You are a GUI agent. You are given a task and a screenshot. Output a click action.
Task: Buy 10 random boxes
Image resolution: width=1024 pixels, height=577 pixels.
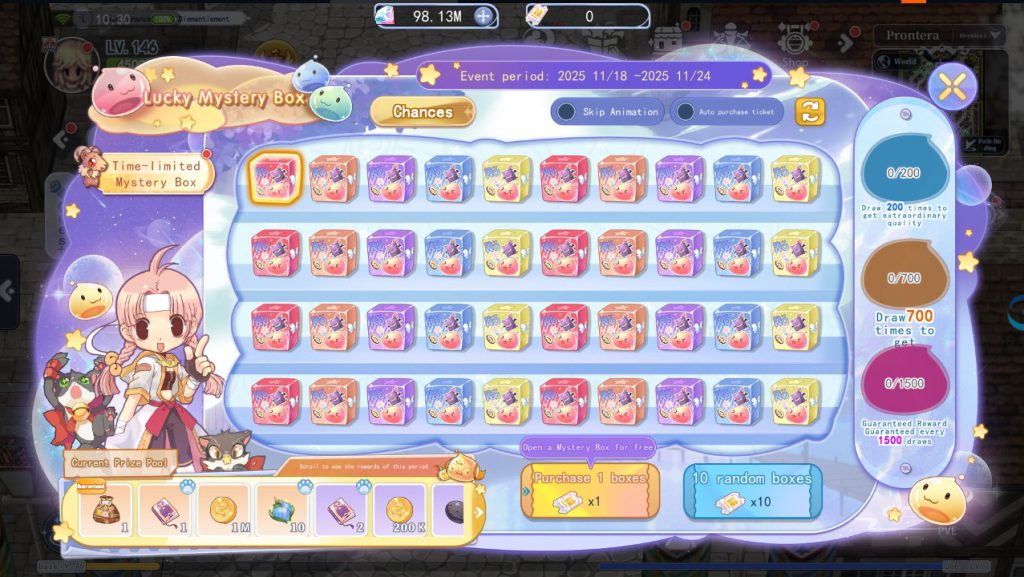(752, 491)
